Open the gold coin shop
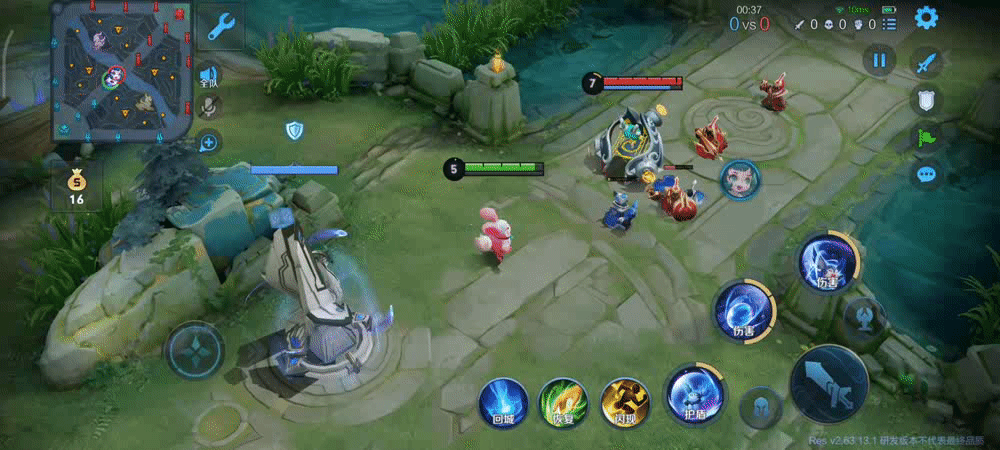 [76, 186]
